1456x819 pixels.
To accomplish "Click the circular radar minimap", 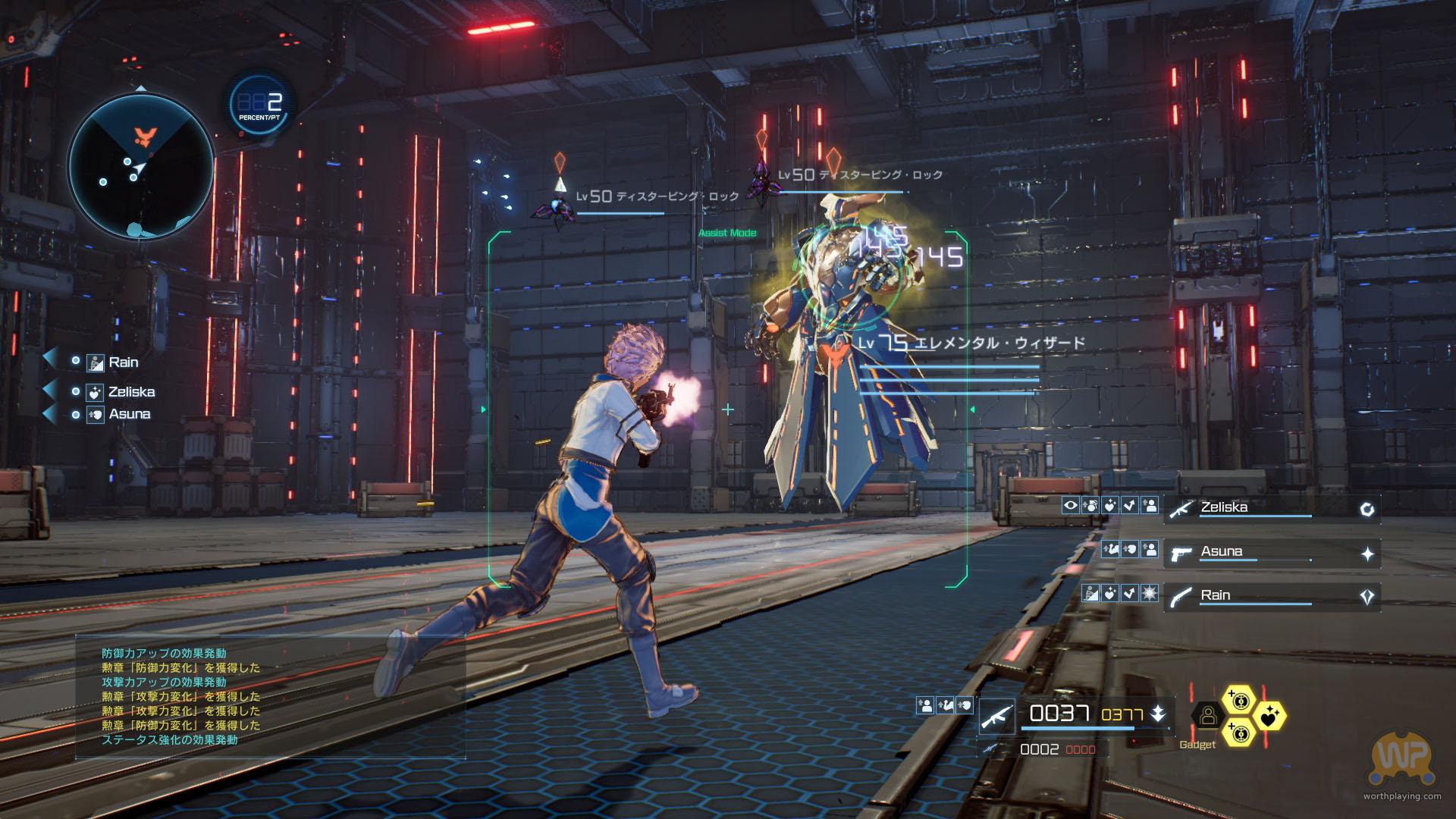I will (x=141, y=167).
